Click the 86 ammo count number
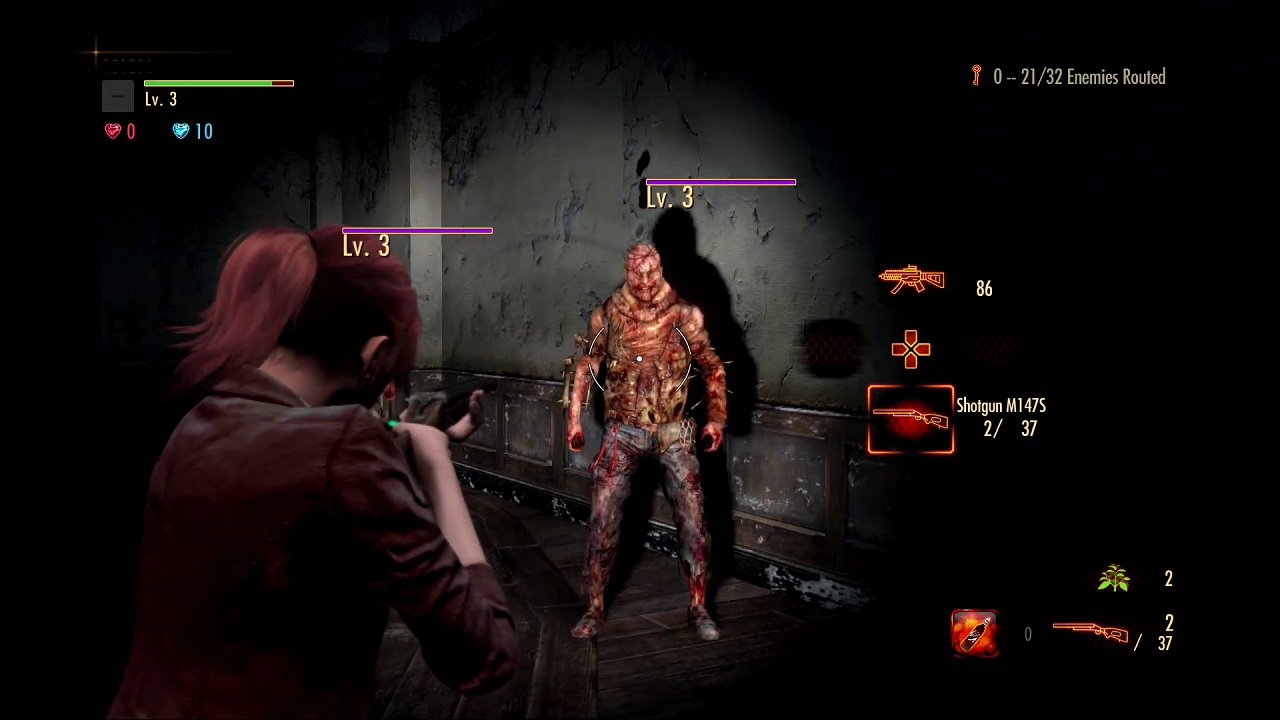1280x720 pixels. click(x=983, y=288)
